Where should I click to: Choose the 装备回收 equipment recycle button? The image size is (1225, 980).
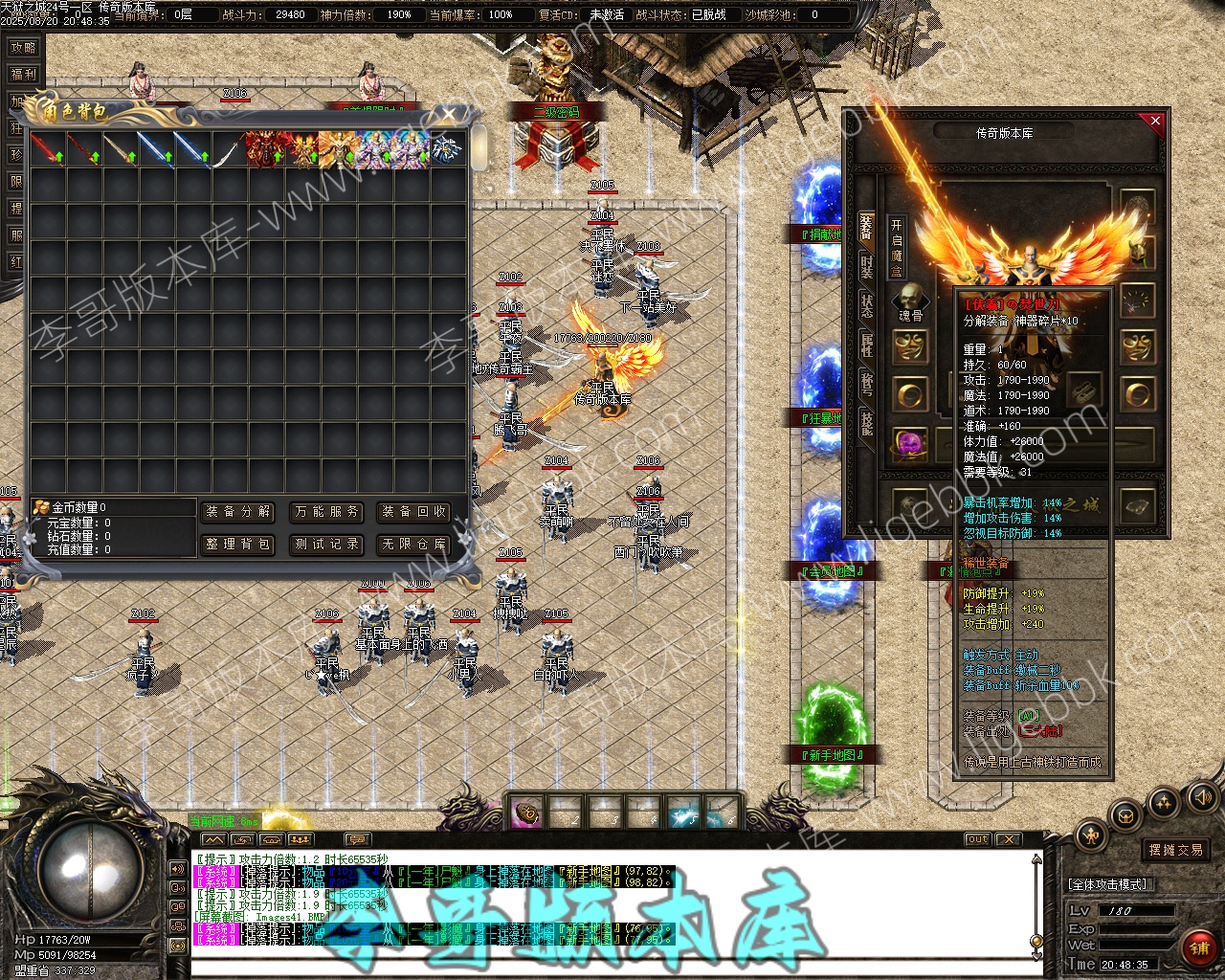(414, 512)
